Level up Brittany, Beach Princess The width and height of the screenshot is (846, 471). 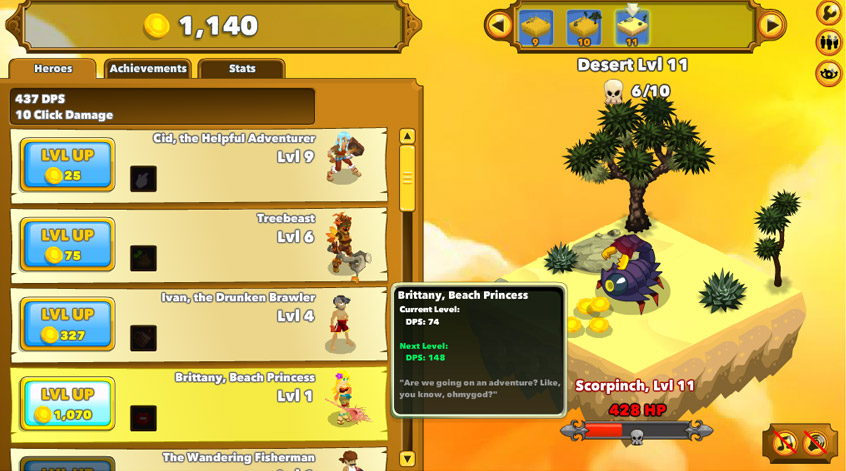[x=68, y=404]
